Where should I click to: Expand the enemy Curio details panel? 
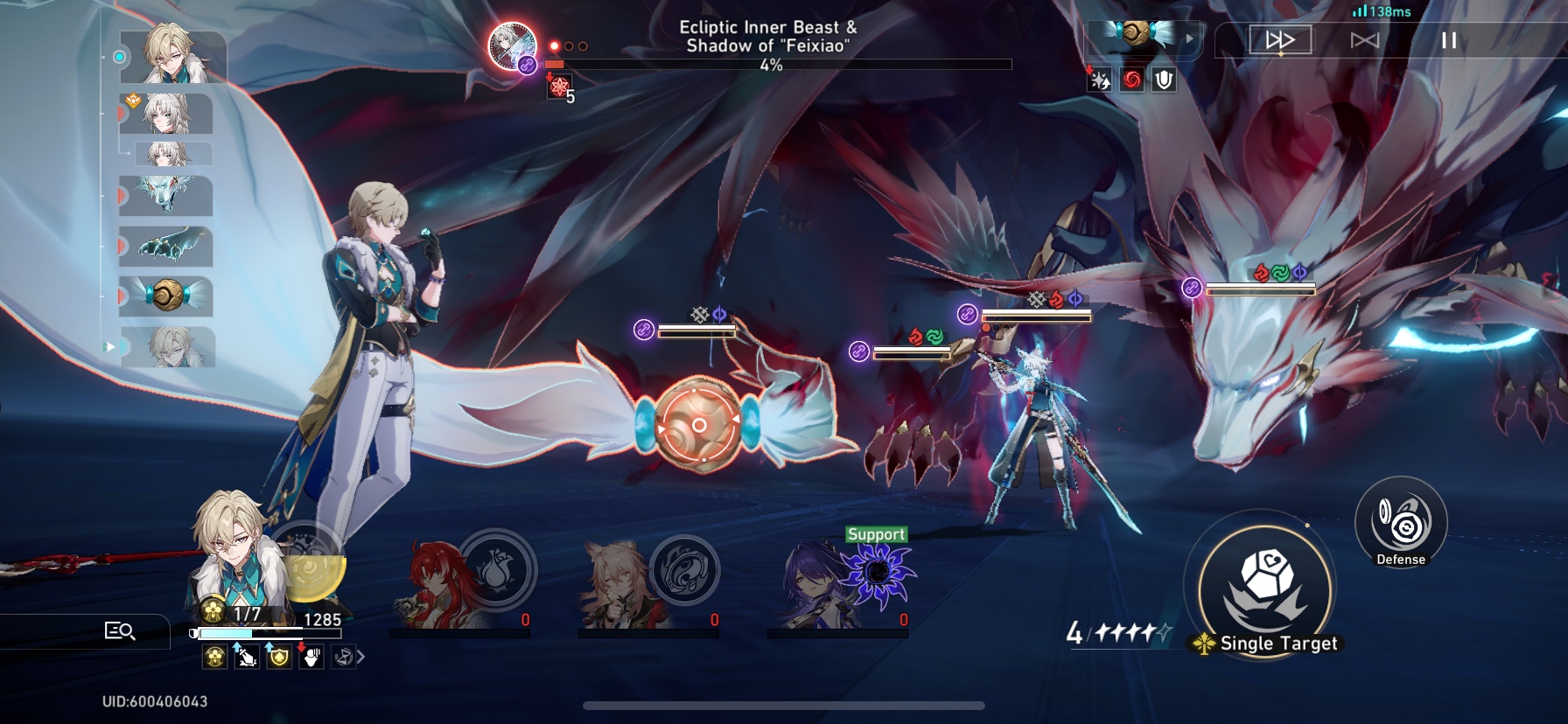(1188, 38)
